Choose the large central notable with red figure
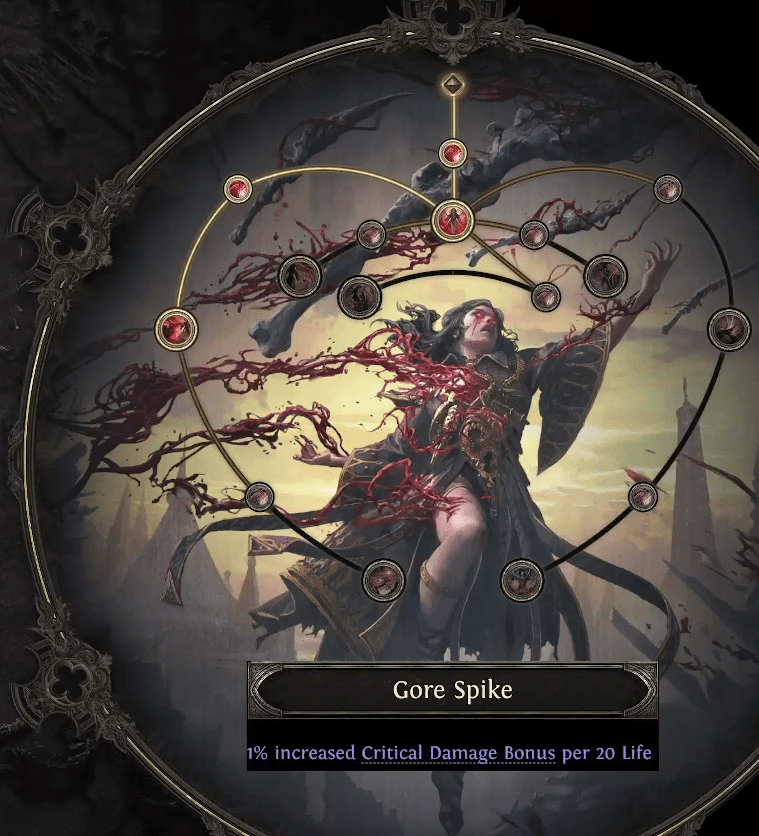This screenshot has height=836, width=759. tap(452, 217)
